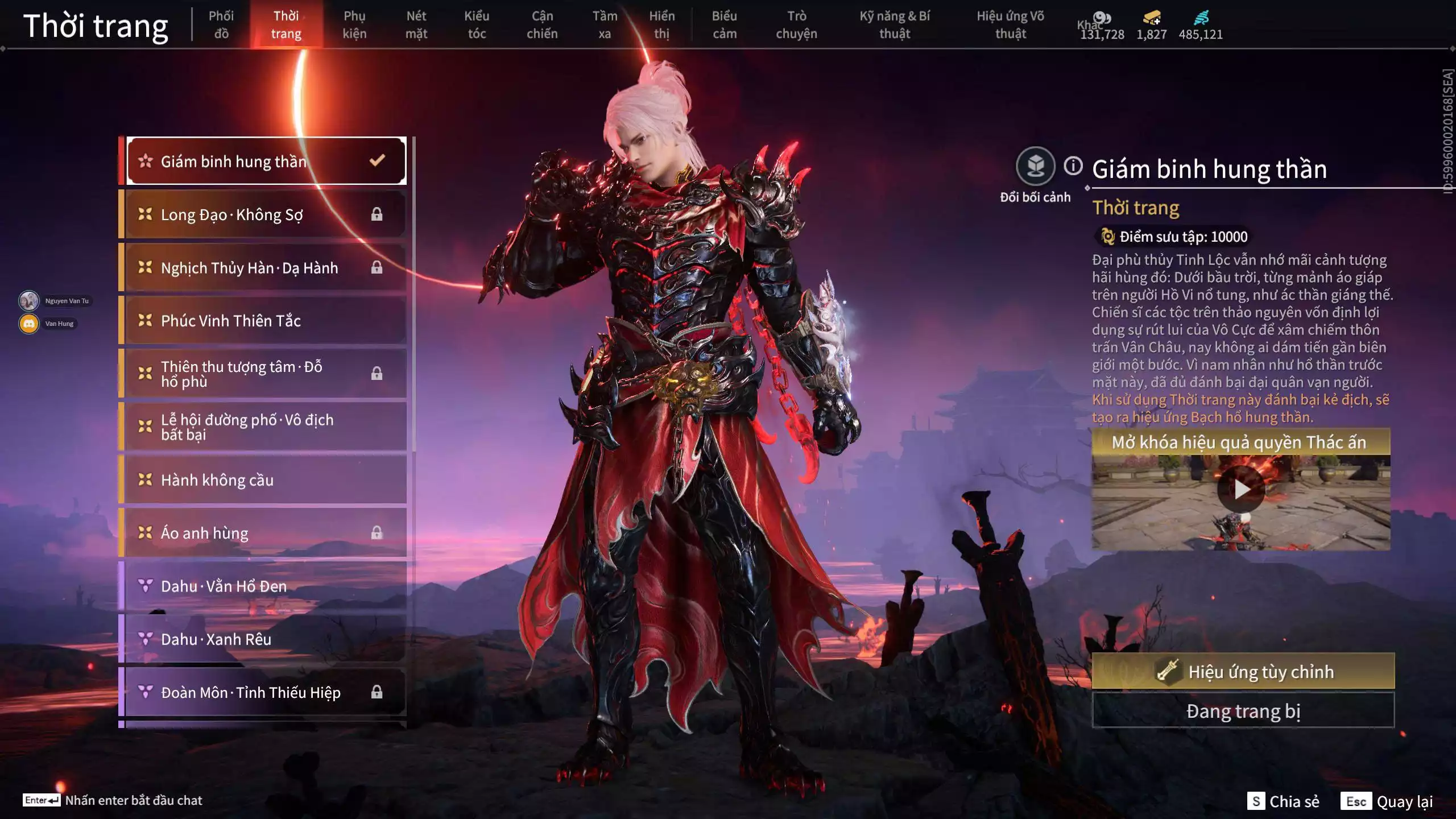Click the Đổi bối cảnh background icon
1456x819 pixels.
(x=1035, y=167)
